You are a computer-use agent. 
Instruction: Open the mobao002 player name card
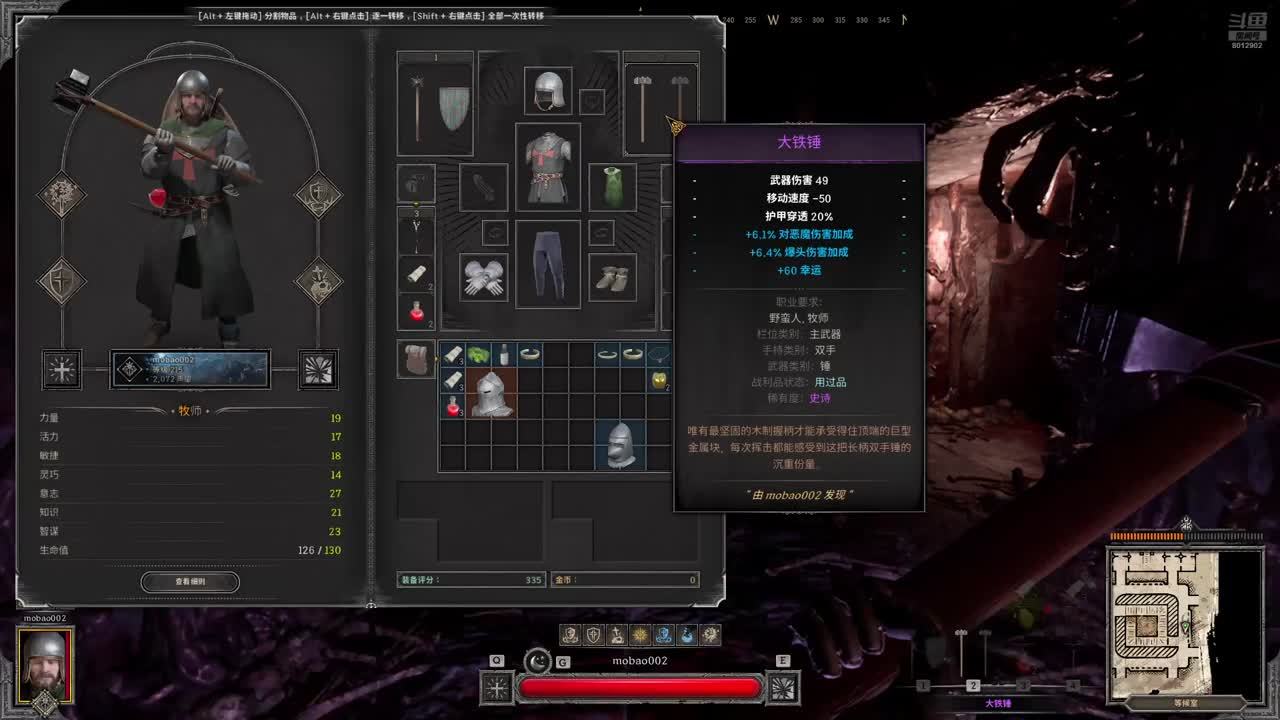pos(189,369)
